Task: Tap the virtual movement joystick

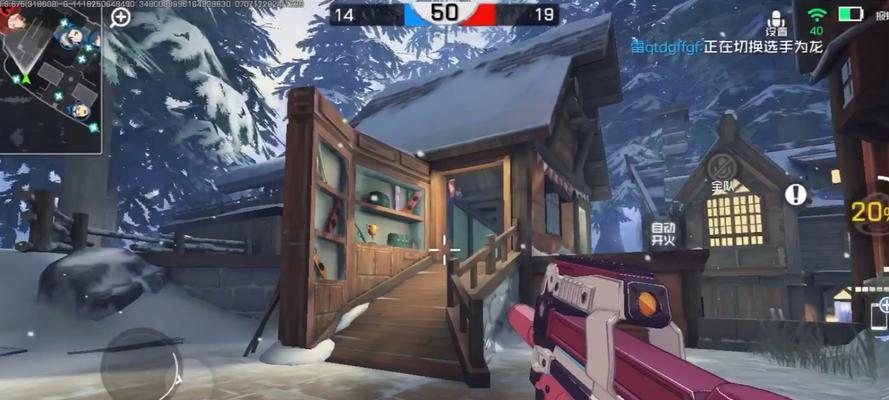Action: pos(141,362)
